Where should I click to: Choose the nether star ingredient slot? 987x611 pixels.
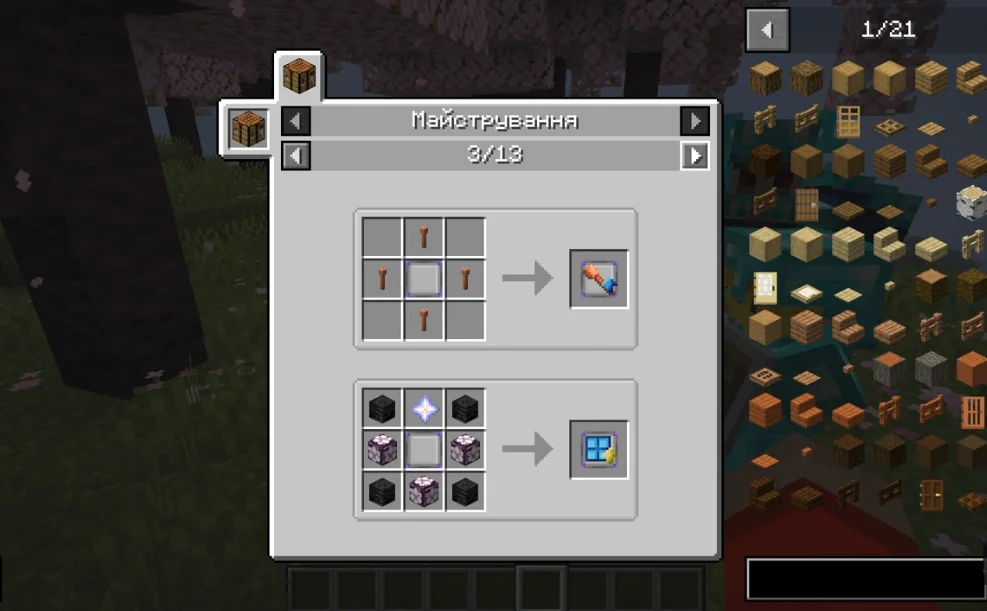424,408
